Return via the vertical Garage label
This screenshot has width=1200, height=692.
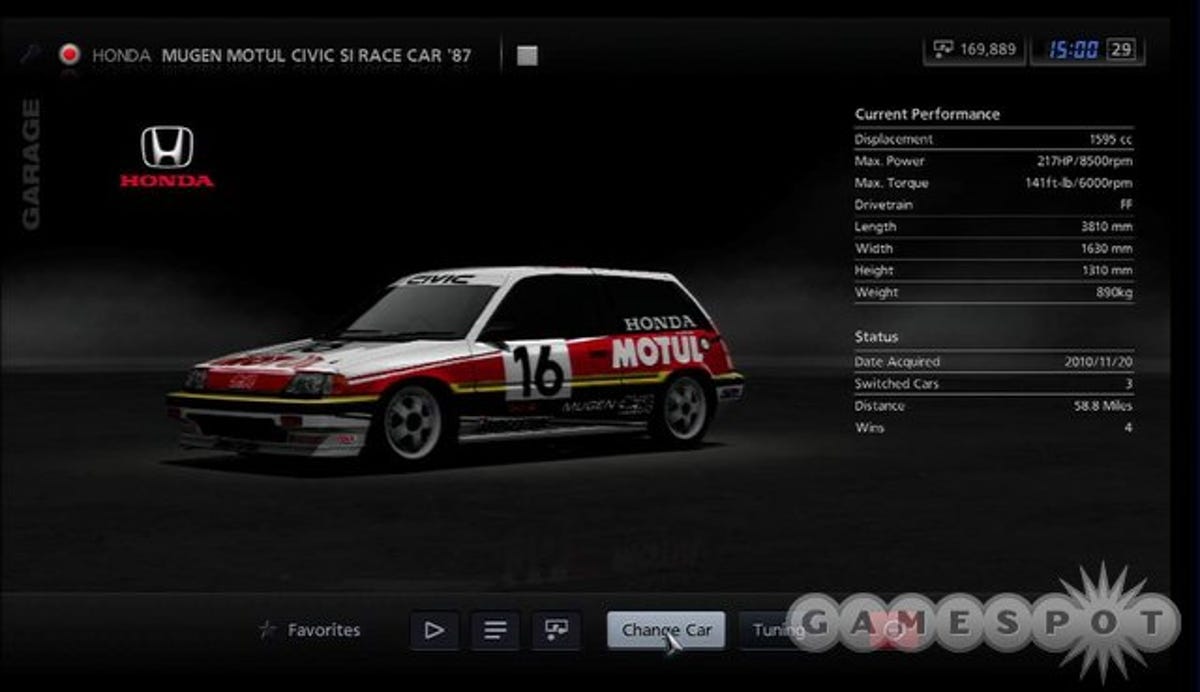pos(31,165)
